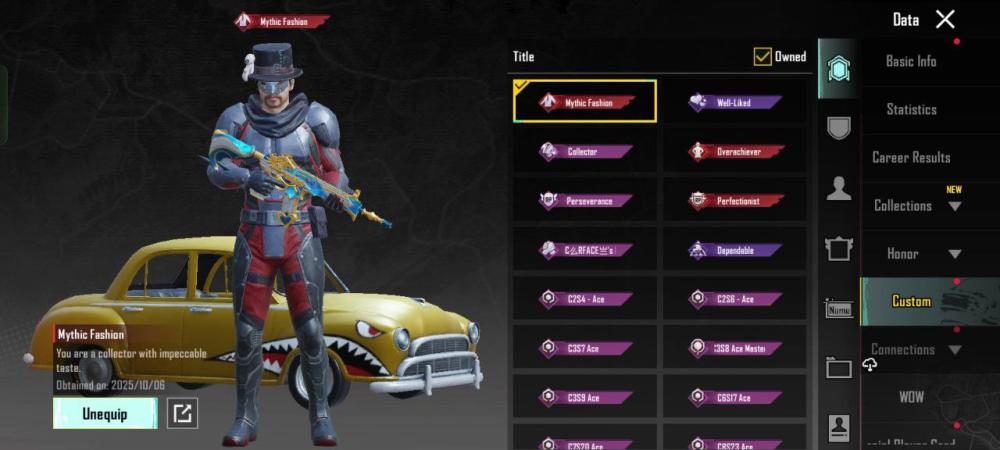Switch to the shield badge tab
The height and width of the screenshot is (450, 1000).
838,127
